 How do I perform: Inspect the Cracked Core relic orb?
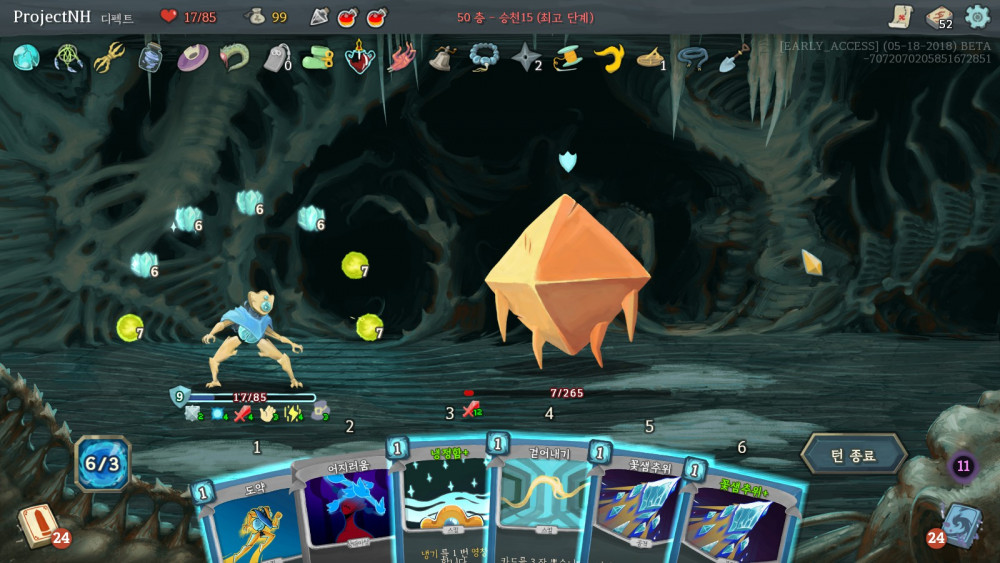[26, 58]
